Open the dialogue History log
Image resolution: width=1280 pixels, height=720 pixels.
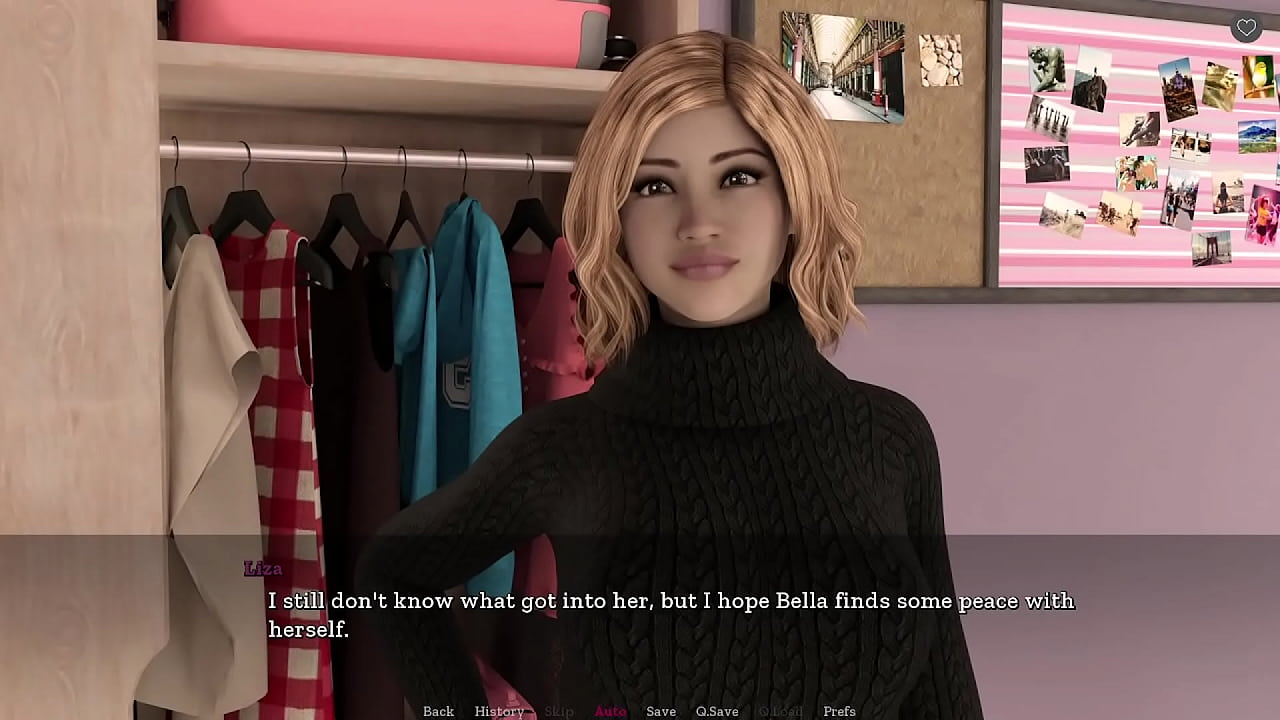coord(499,711)
